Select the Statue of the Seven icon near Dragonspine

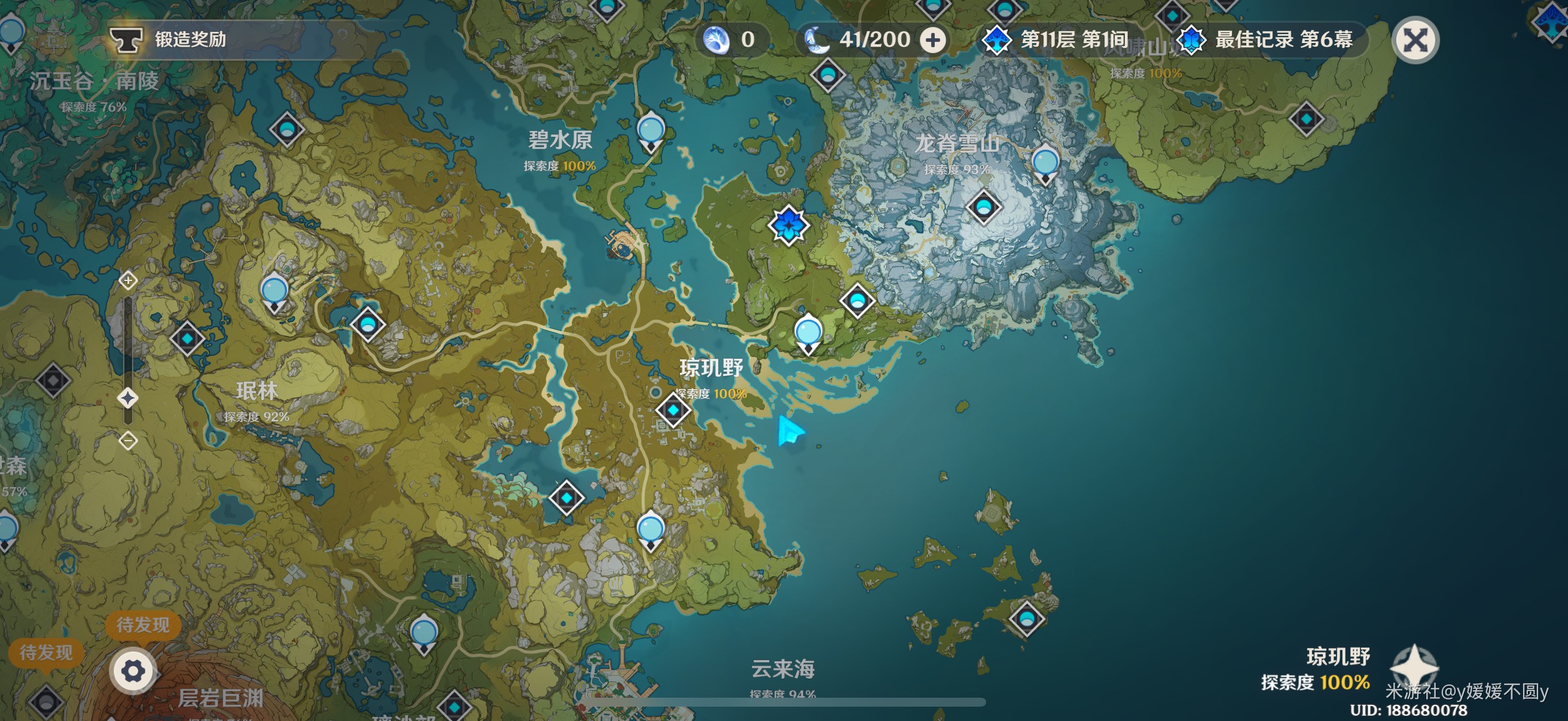[x=788, y=225]
